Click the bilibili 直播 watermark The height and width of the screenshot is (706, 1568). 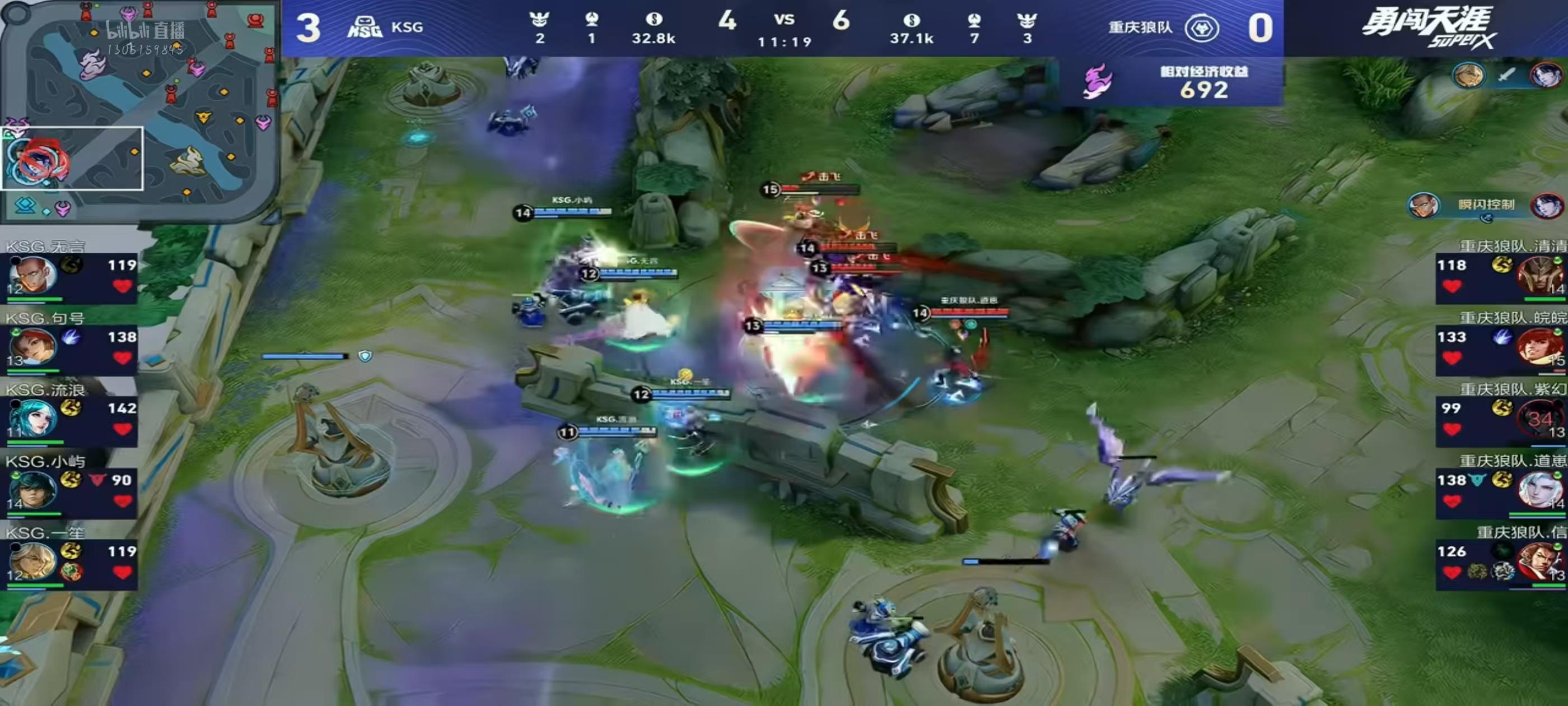pos(145,30)
